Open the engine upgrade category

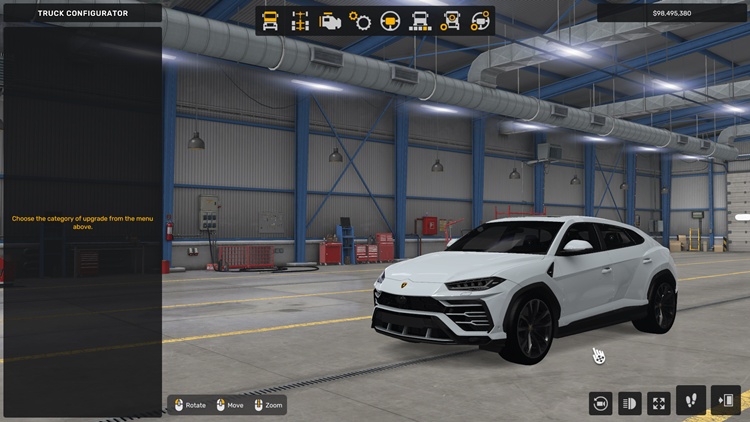[x=329, y=21]
